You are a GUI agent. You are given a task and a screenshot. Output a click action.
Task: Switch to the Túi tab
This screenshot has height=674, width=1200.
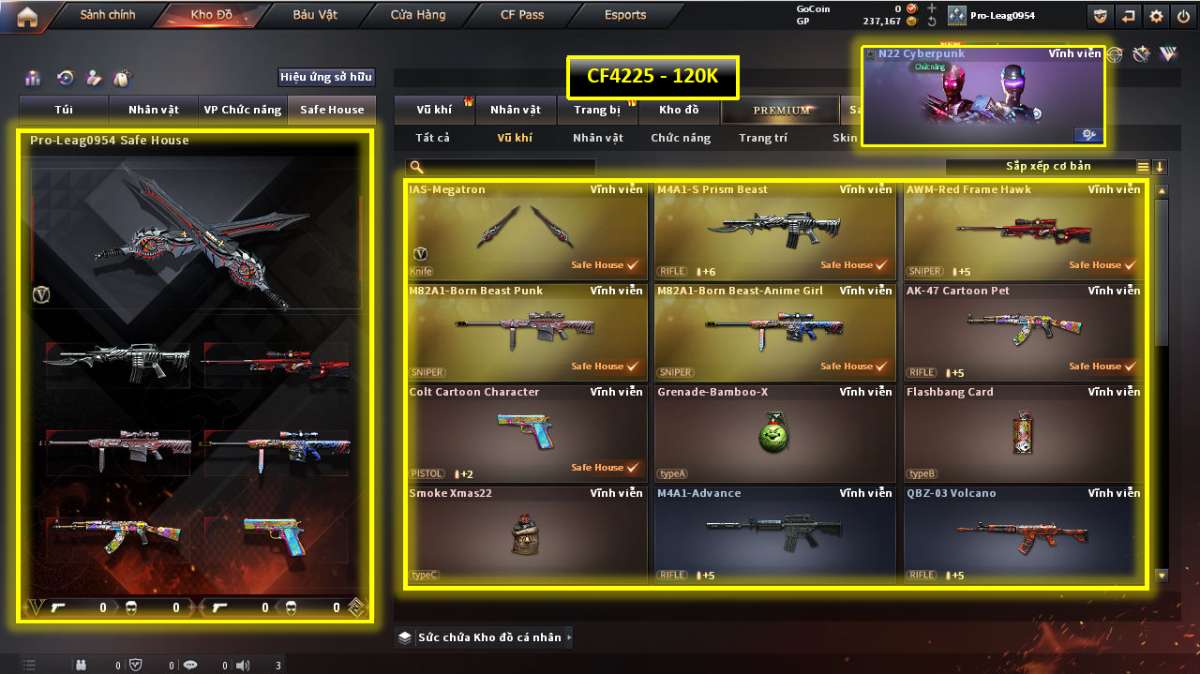65,110
